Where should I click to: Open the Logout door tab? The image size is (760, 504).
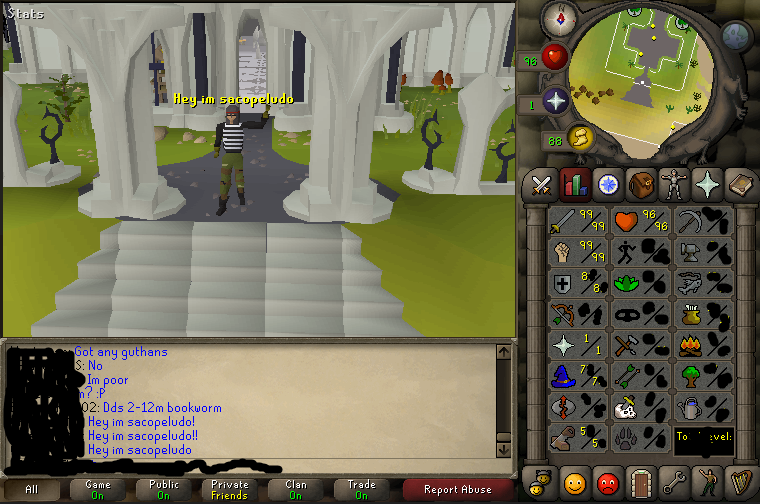(641, 482)
